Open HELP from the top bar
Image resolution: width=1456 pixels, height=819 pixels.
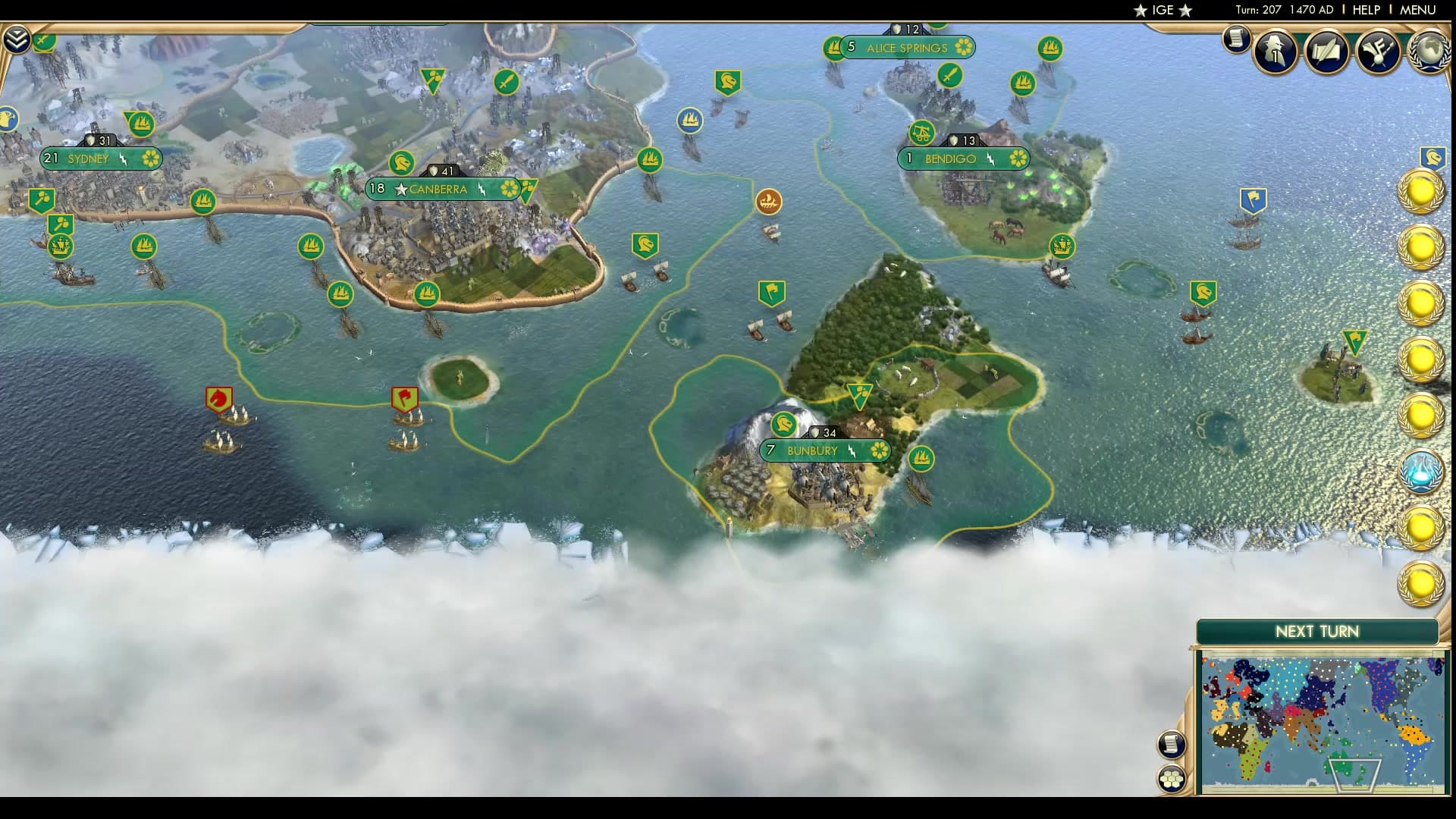coord(1365,10)
